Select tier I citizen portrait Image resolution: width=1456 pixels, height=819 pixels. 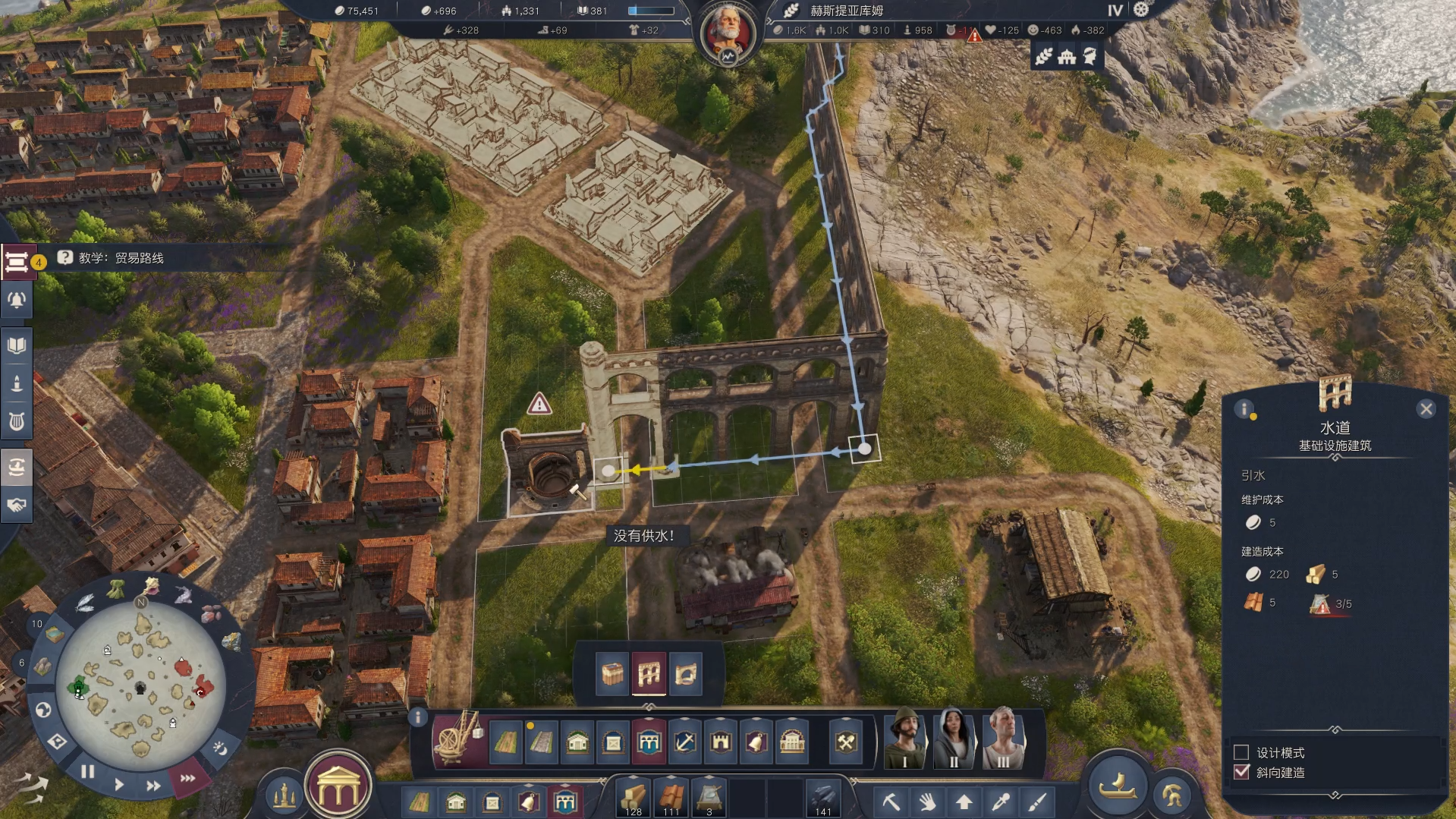coord(905,739)
